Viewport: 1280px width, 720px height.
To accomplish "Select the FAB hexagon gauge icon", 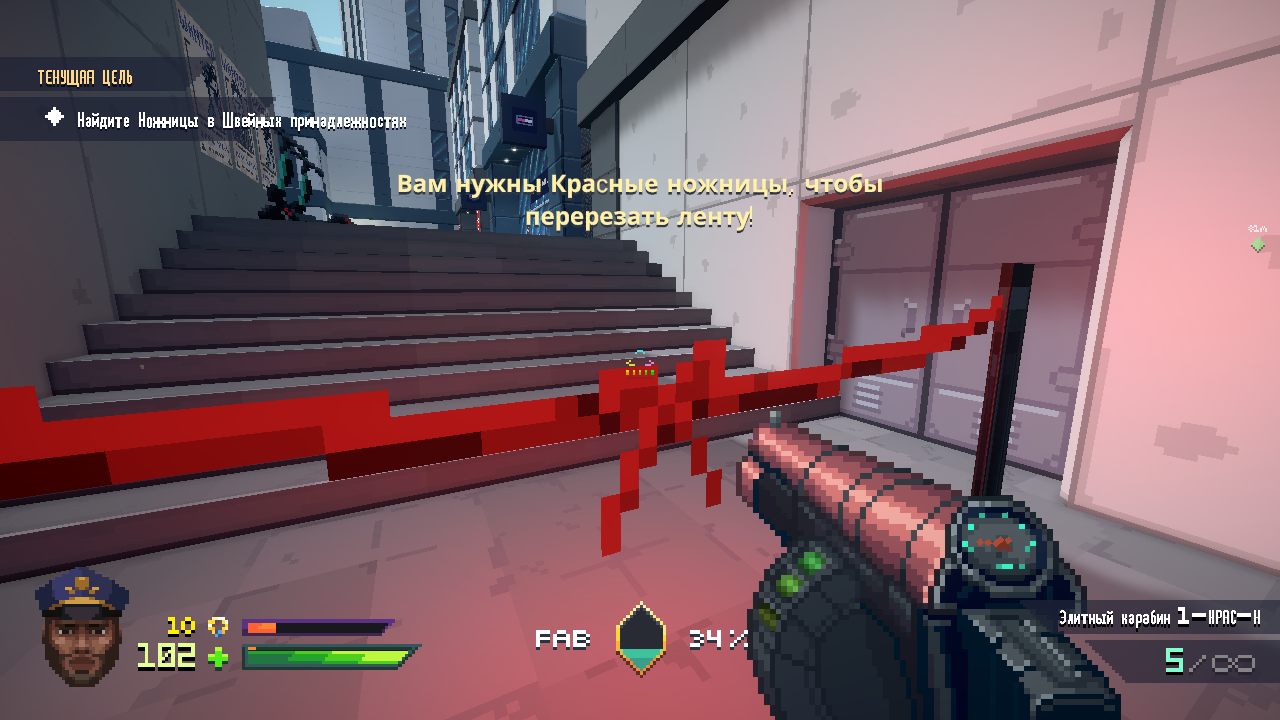I will click(x=640, y=639).
